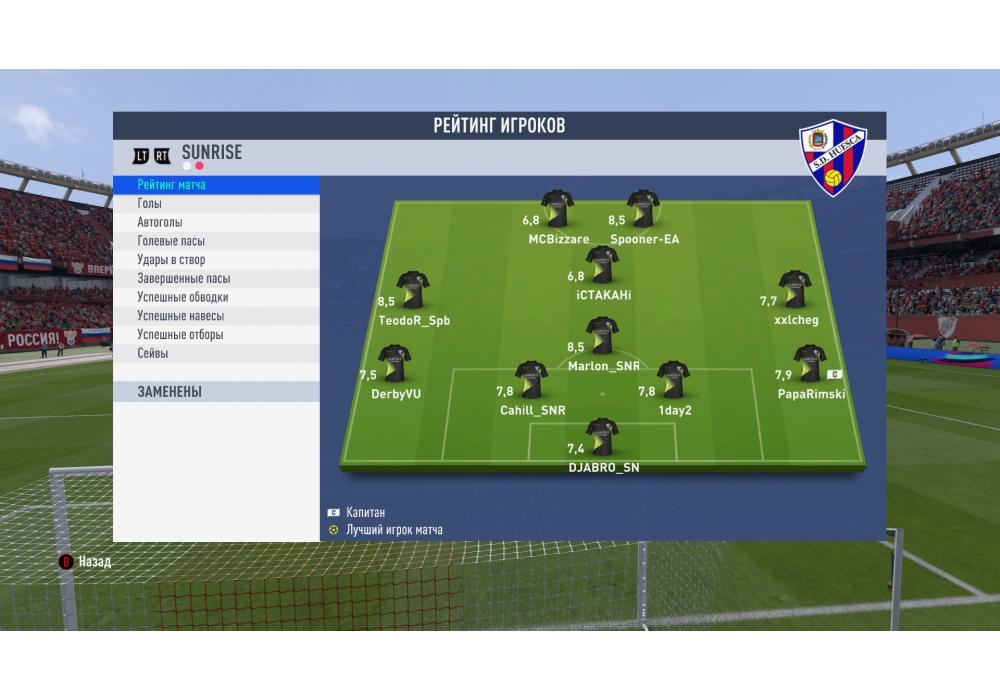Choose defender Cahill_SNR on the pitch
The width and height of the screenshot is (1000, 700).
pos(531,380)
